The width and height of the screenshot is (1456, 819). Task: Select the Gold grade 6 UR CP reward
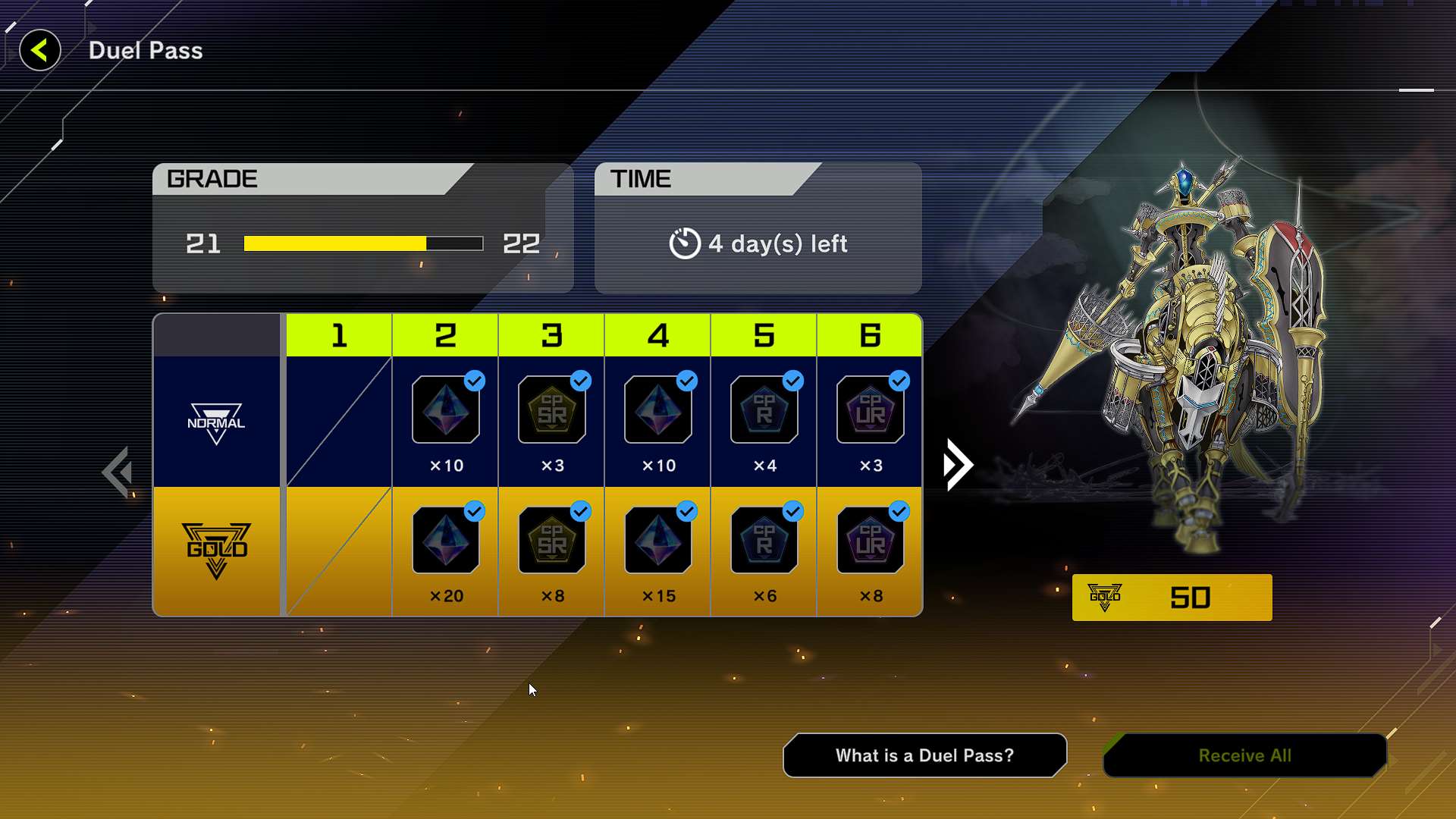pos(871,541)
